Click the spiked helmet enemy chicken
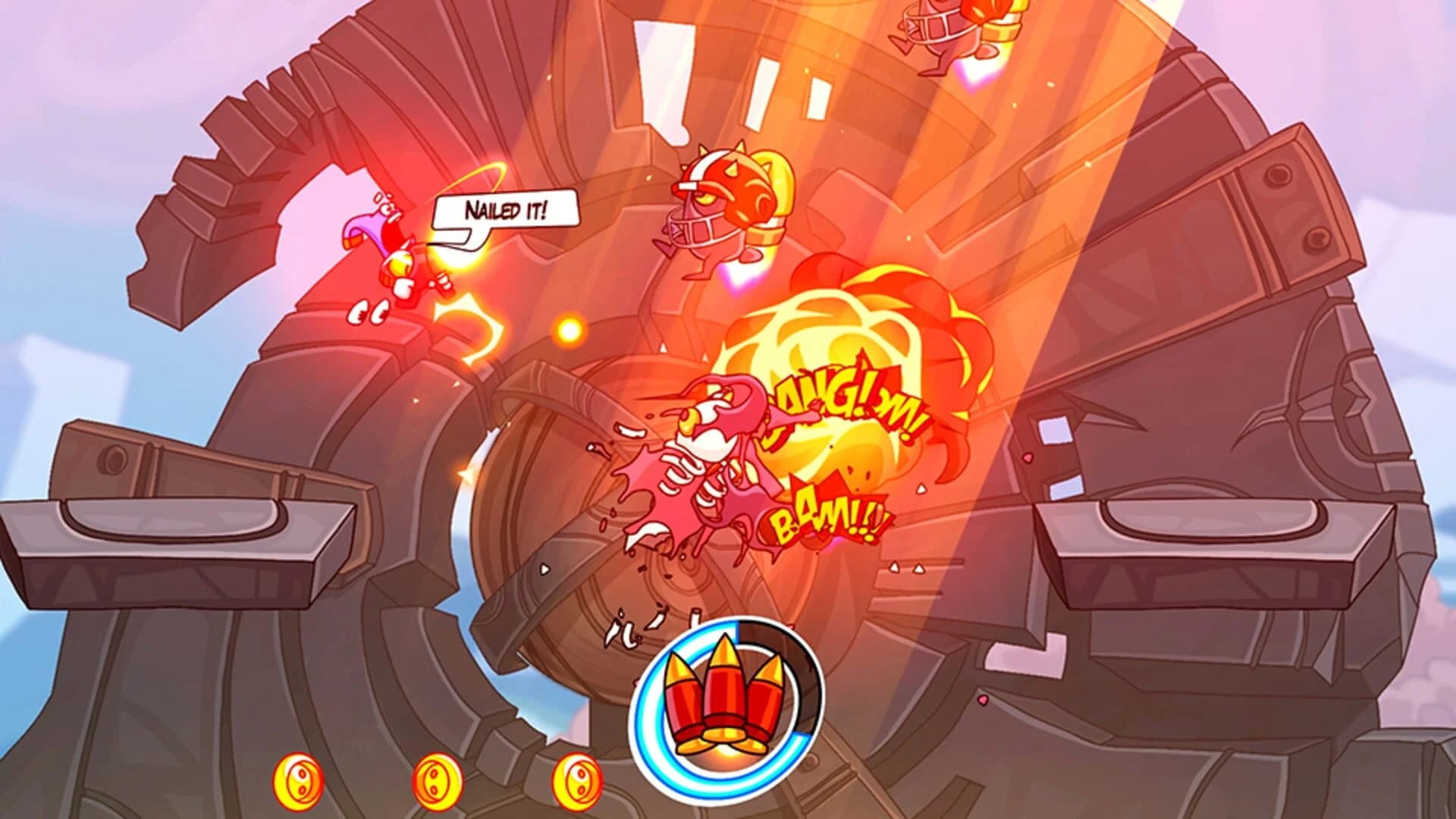The height and width of the screenshot is (819, 1456). click(x=720, y=205)
